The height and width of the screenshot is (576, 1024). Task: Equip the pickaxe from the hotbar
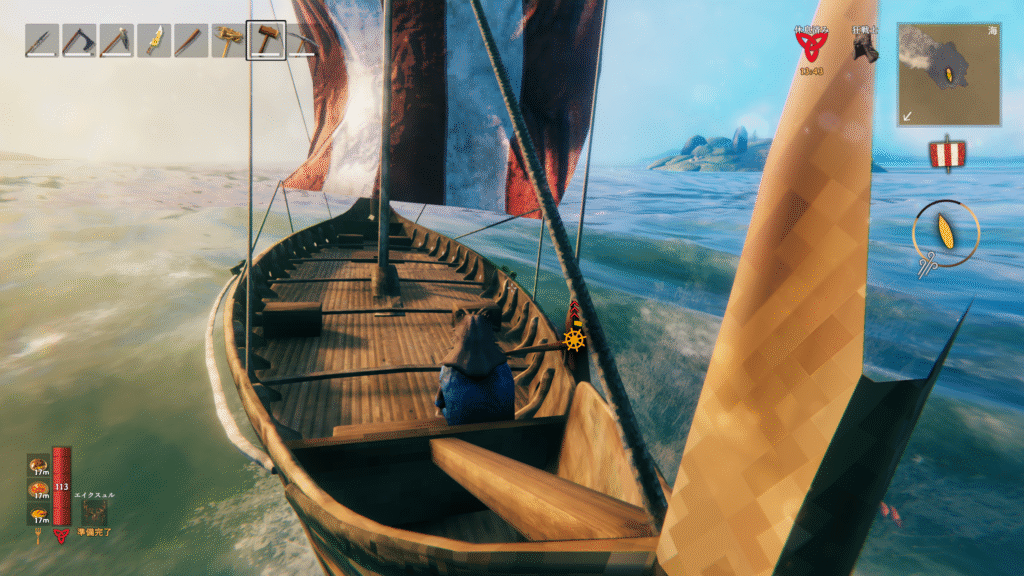(x=116, y=40)
